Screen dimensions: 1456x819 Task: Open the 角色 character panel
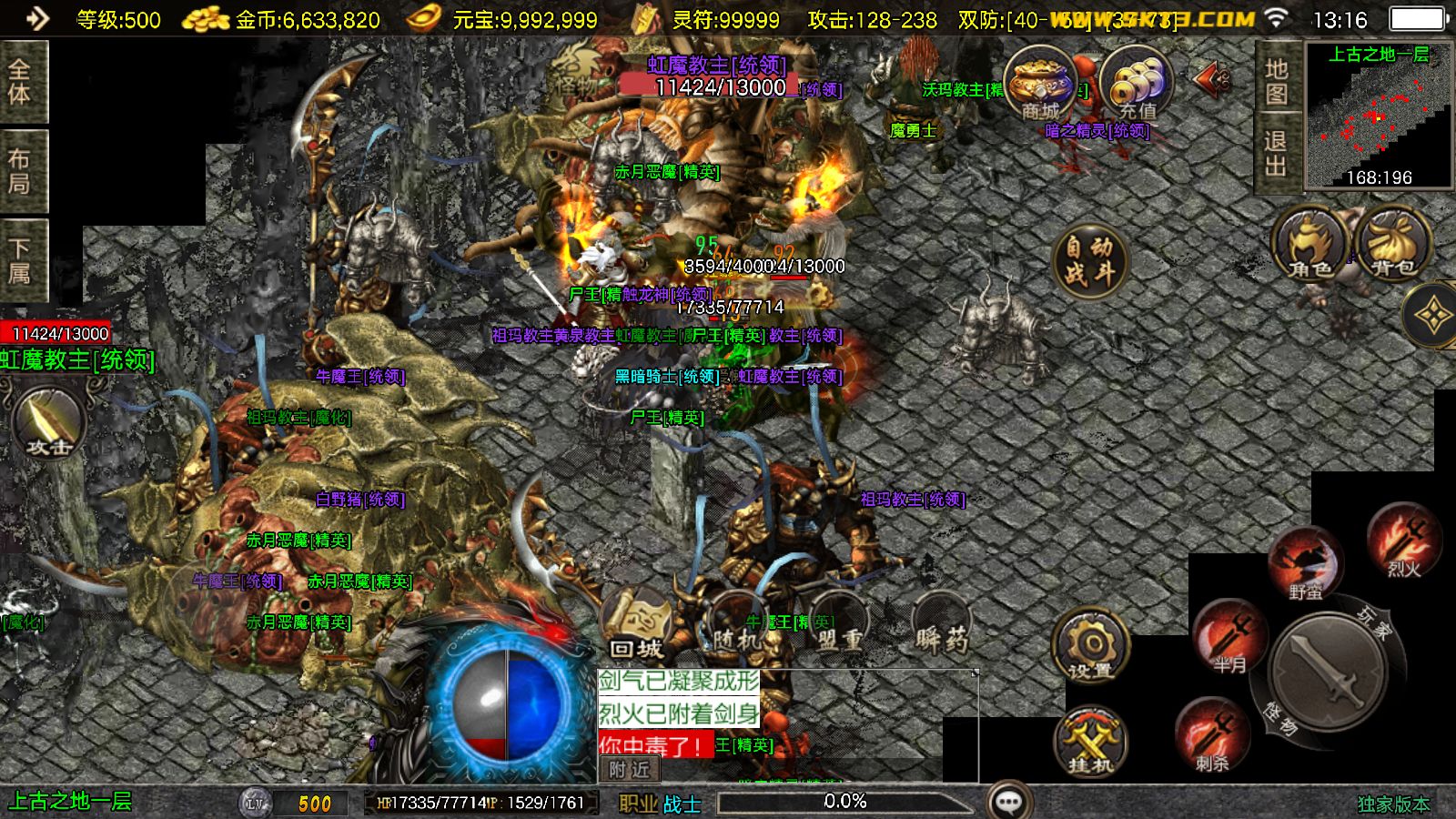[1308, 246]
